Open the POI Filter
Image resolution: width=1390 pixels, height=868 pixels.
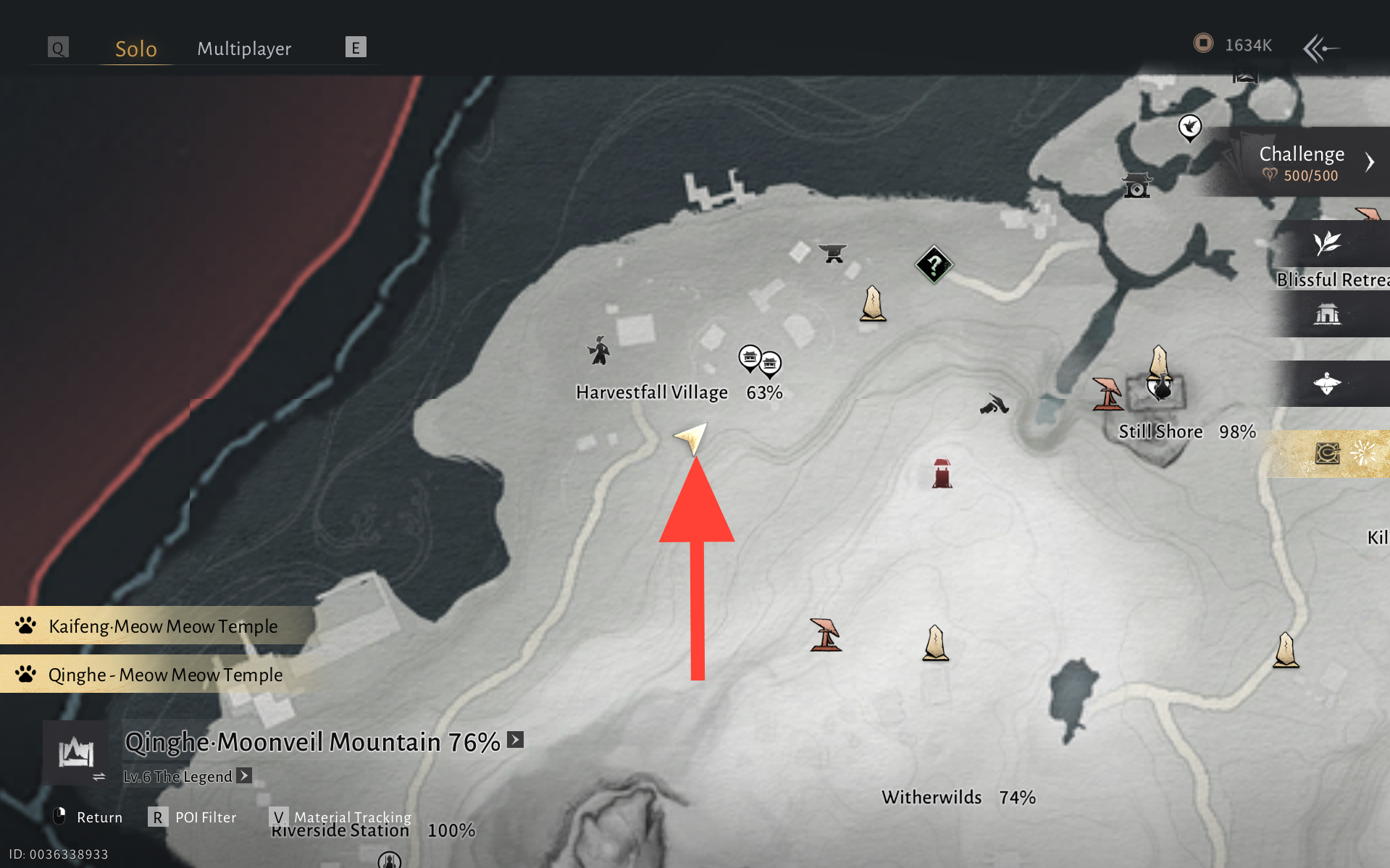coord(193,817)
